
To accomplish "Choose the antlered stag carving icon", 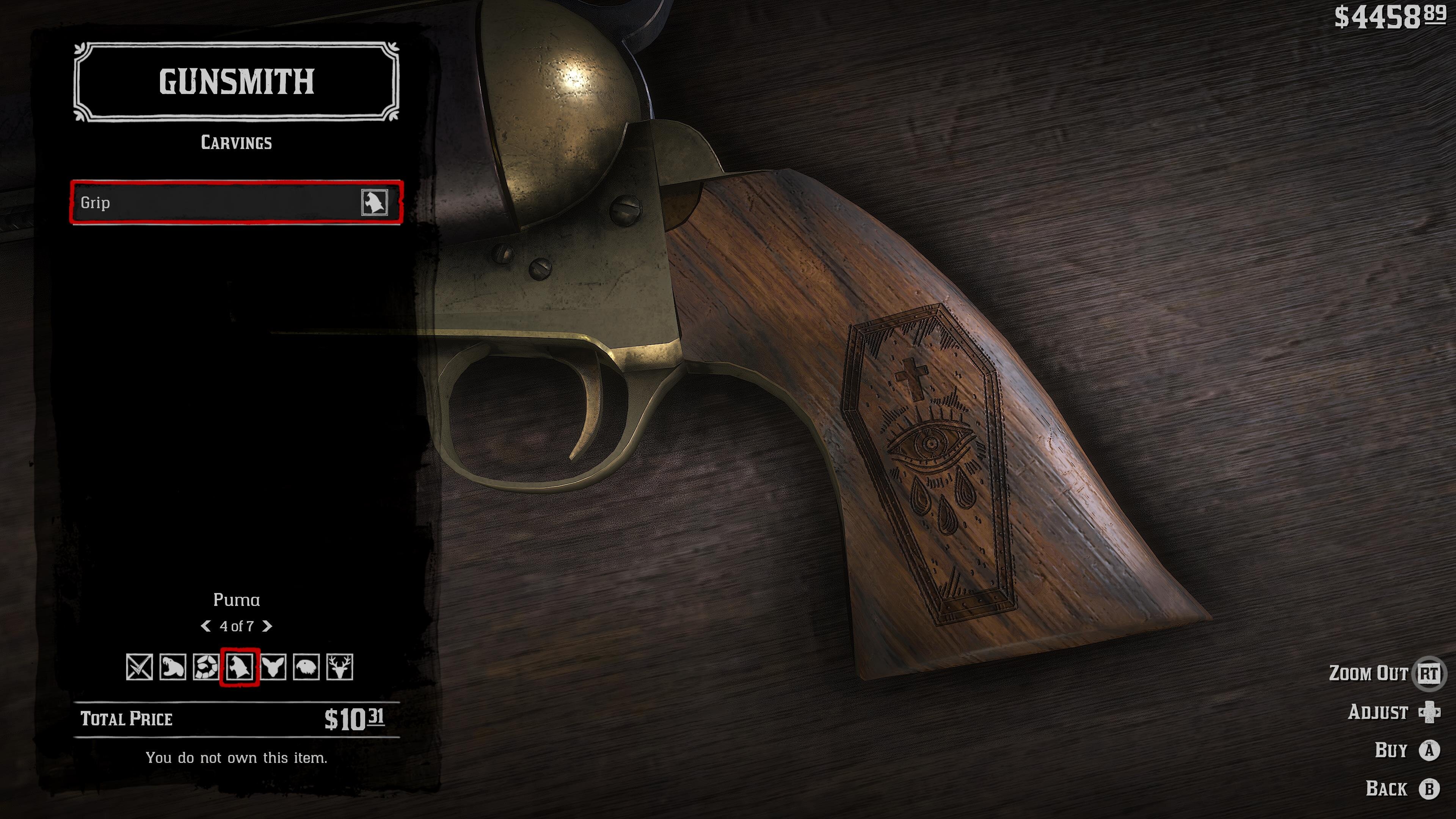I will 340,667.
